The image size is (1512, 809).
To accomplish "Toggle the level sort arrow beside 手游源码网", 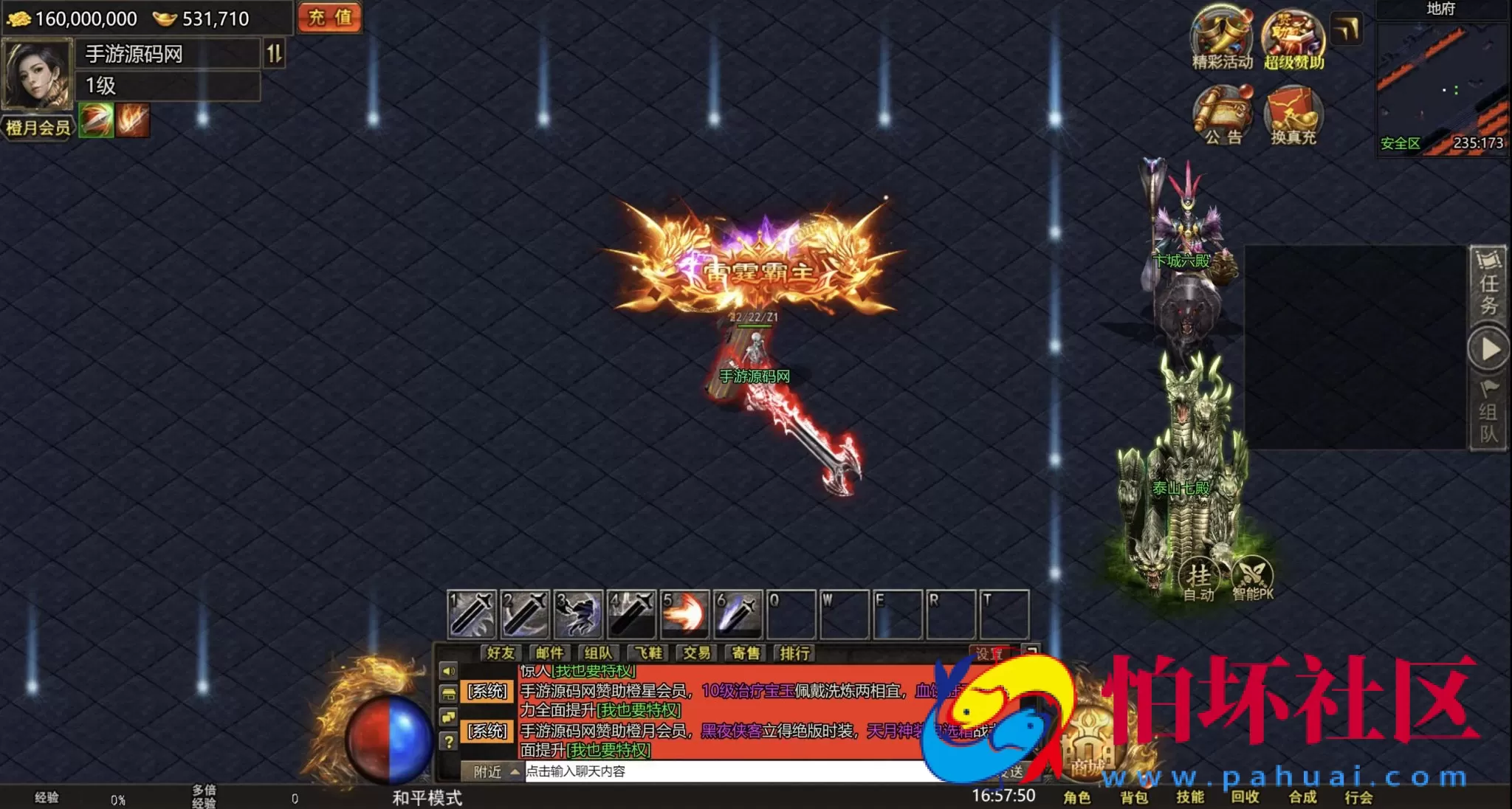I will tap(272, 53).
